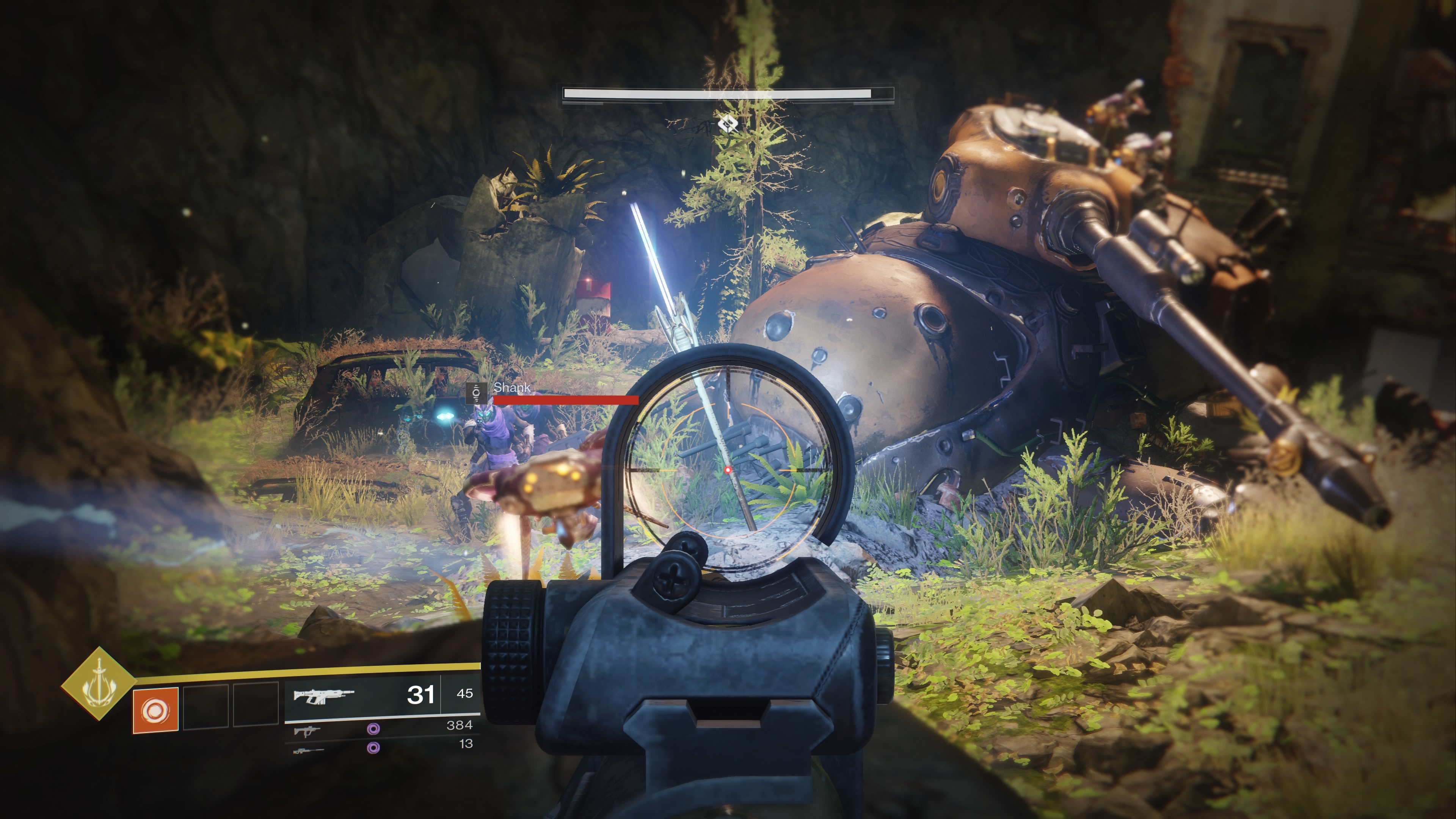Activate the orange grenade ability icon

[155, 710]
